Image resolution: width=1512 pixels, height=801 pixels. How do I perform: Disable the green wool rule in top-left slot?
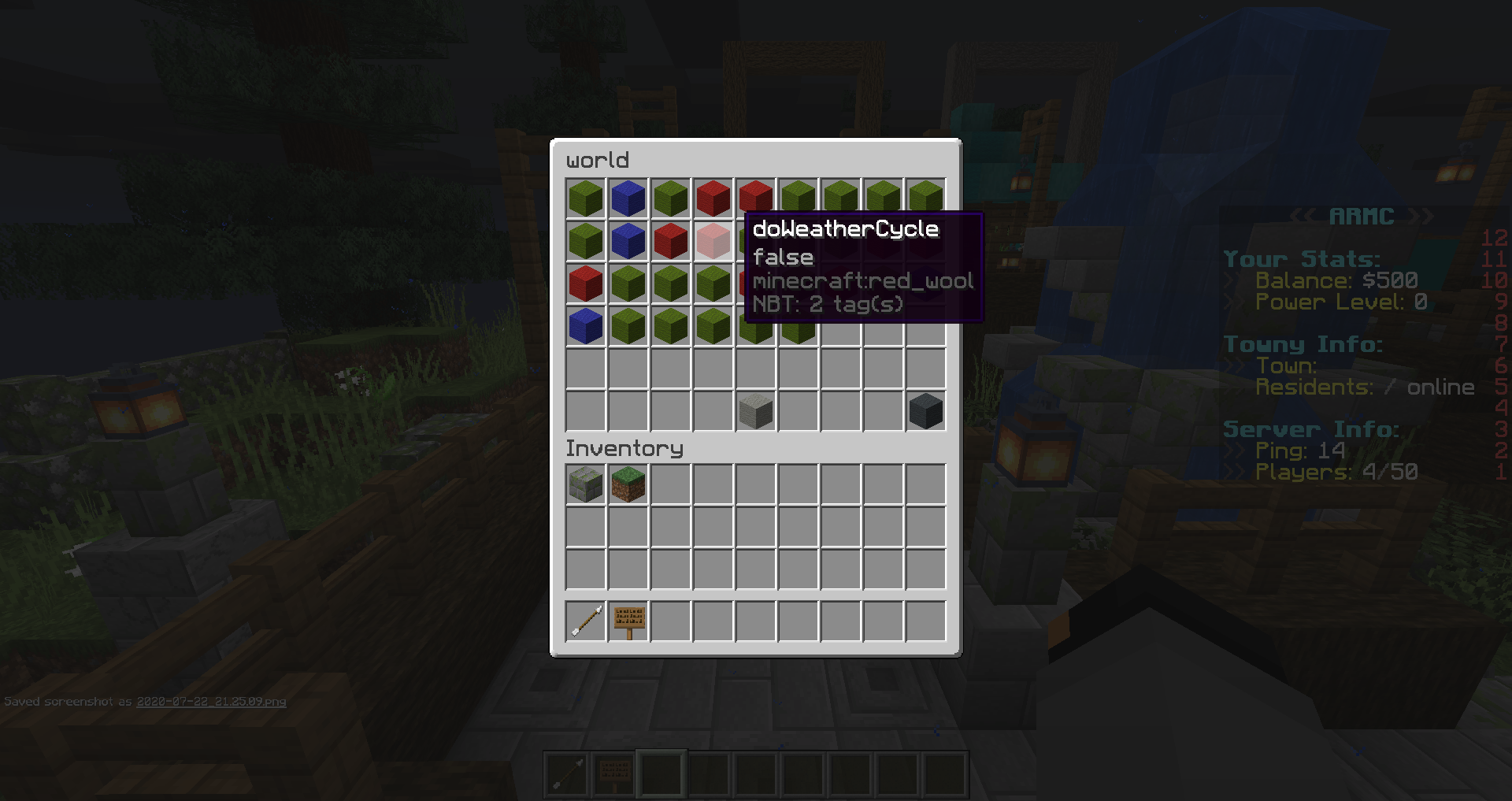[x=585, y=198]
